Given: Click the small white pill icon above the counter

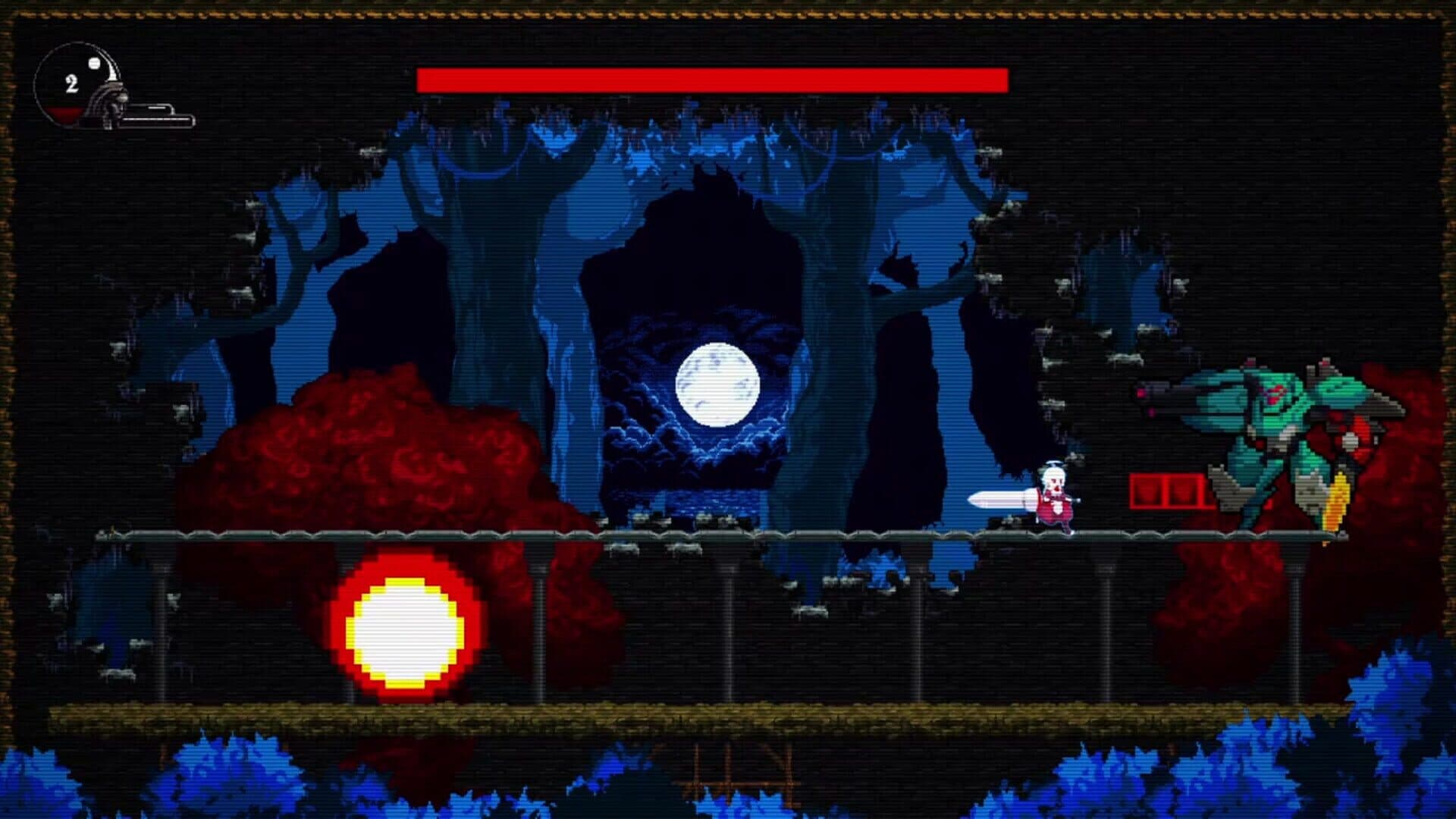Looking at the screenshot, I should click(93, 63).
